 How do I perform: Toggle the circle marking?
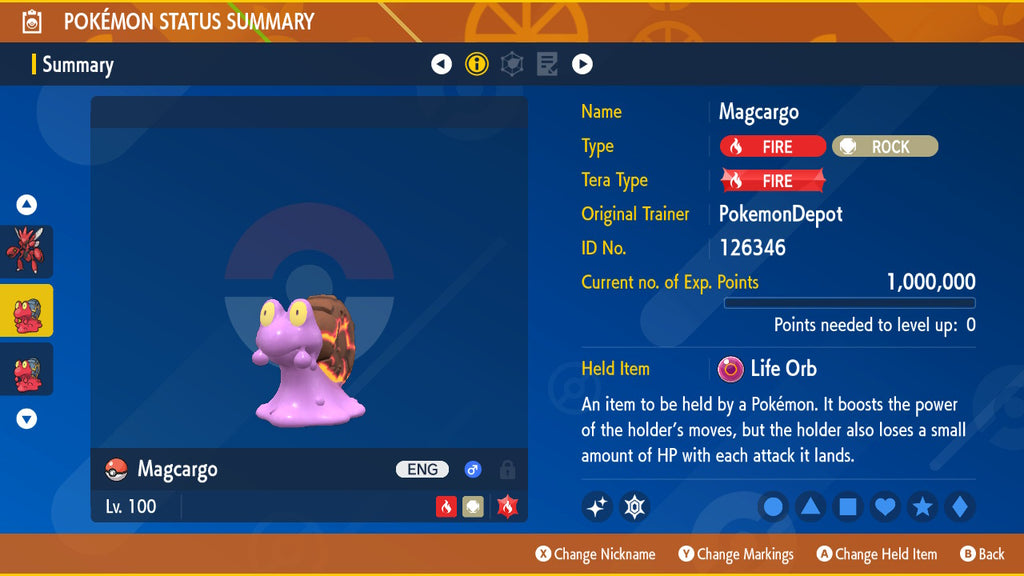[x=773, y=507]
